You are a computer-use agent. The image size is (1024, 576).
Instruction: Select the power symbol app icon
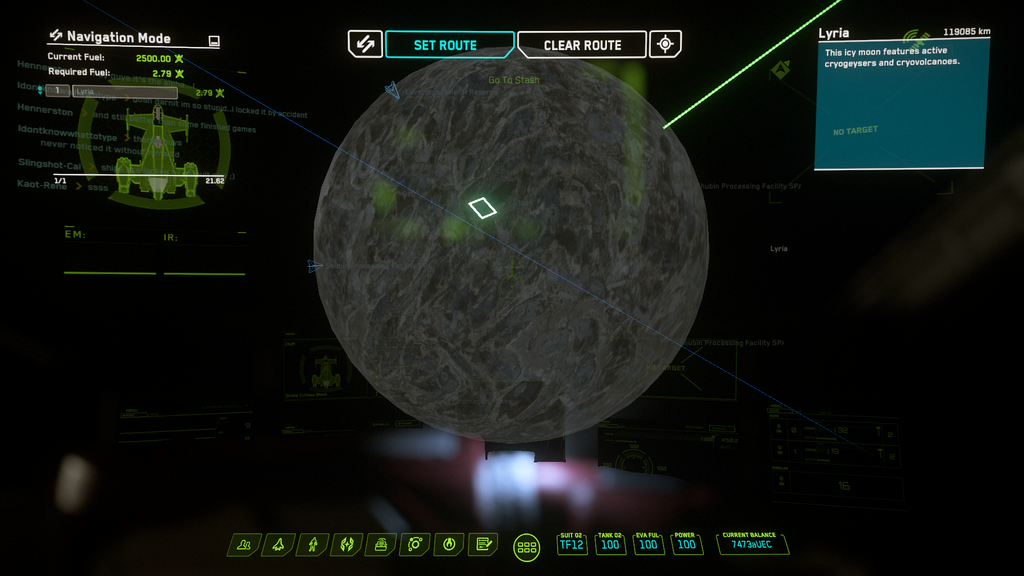click(x=449, y=545)
